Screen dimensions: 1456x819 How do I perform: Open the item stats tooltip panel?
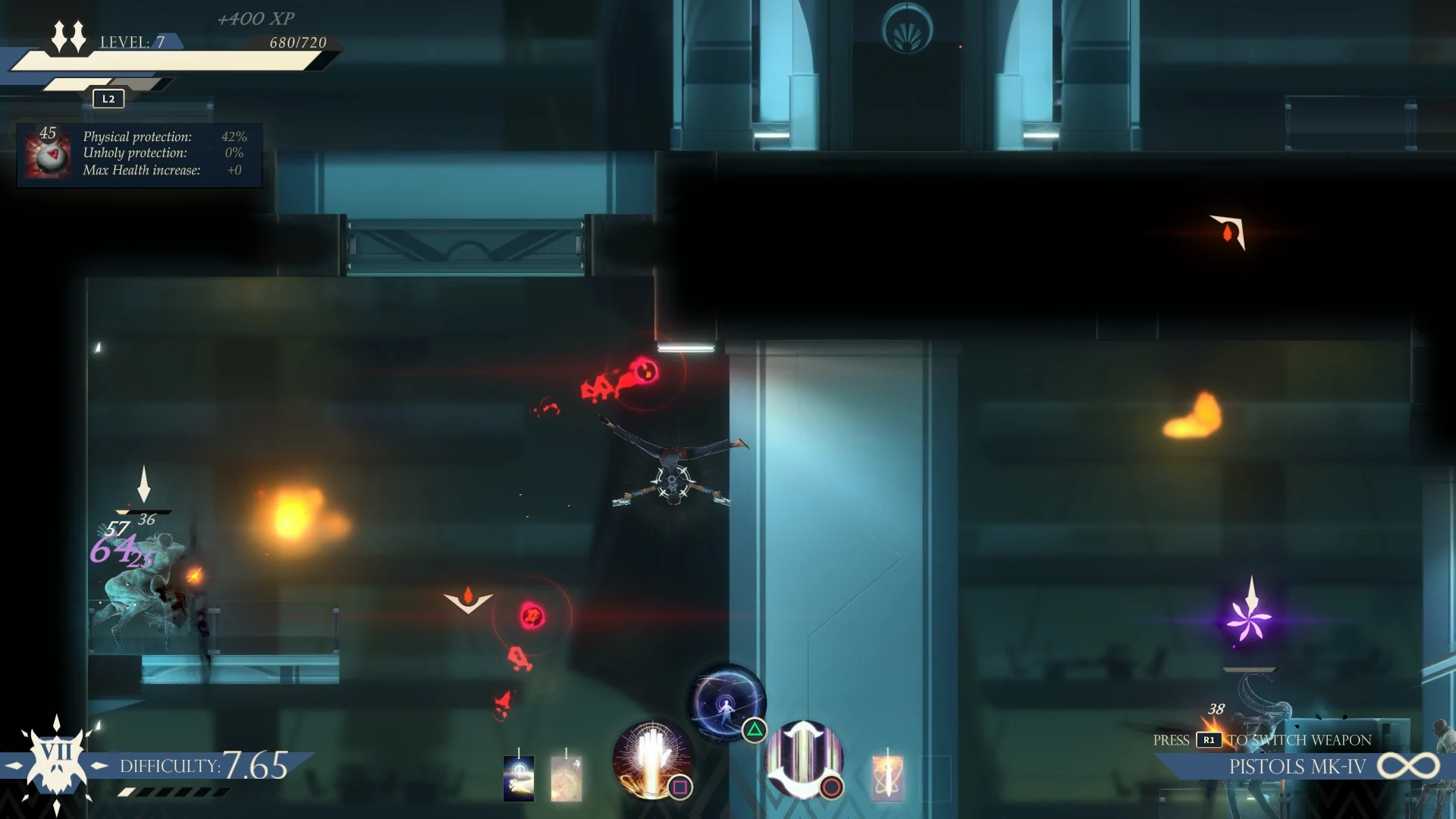tap(139, 153)
